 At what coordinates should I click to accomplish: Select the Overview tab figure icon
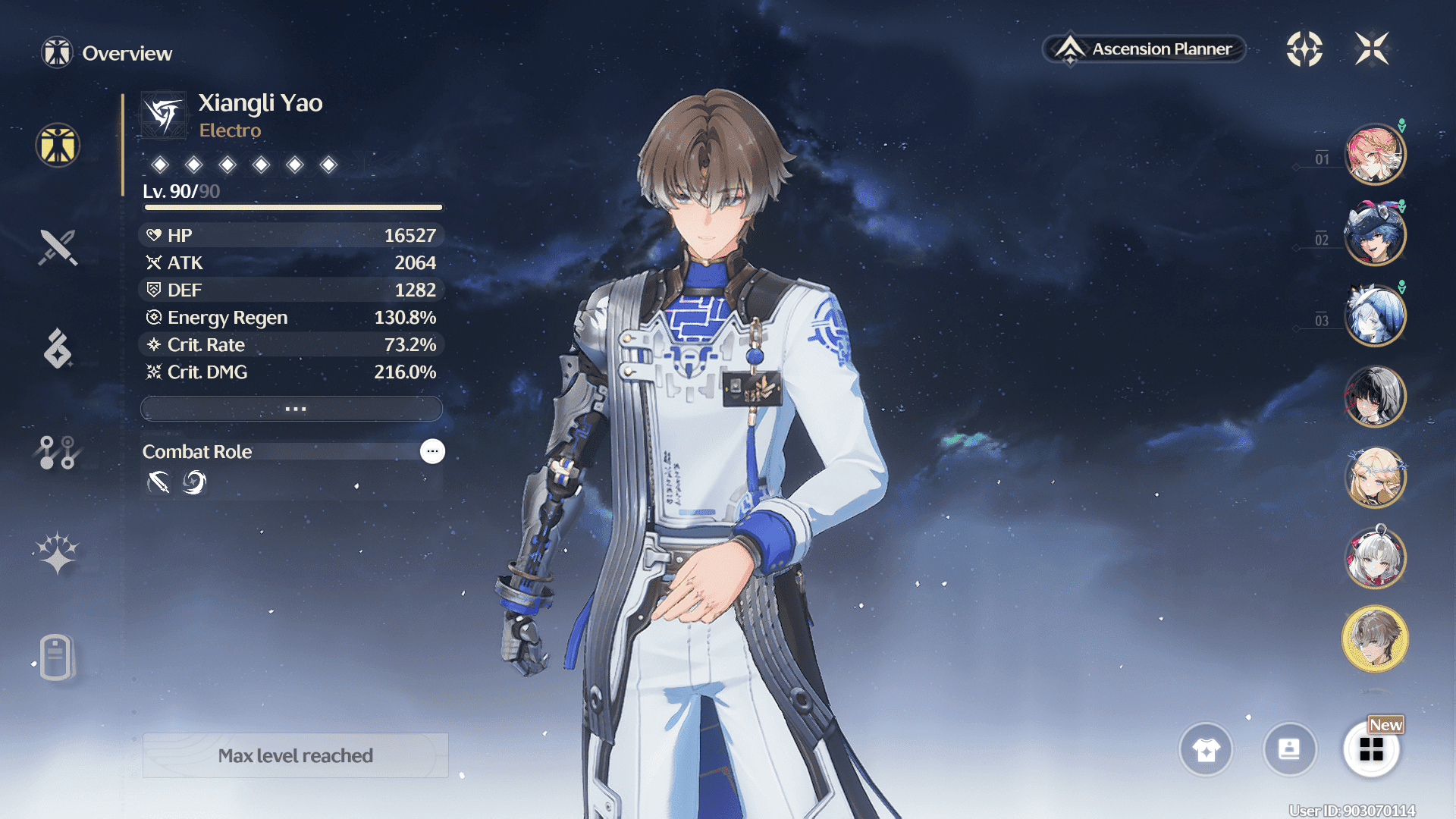pyautogui.click(x=58, y=145)
